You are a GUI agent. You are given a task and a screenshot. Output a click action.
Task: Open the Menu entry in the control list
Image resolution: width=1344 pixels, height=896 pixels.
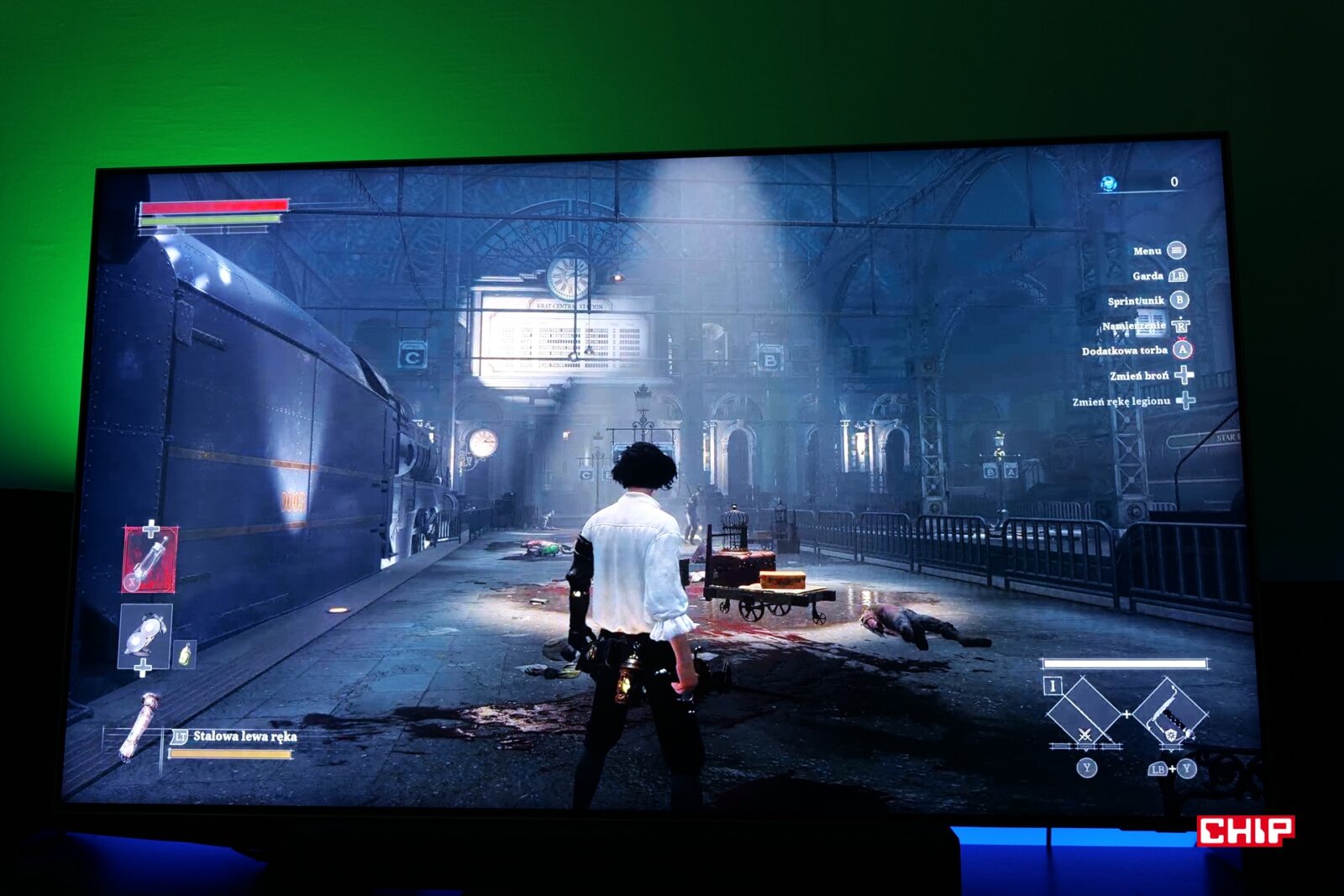pyautogui.click(x=1147, y=251)
